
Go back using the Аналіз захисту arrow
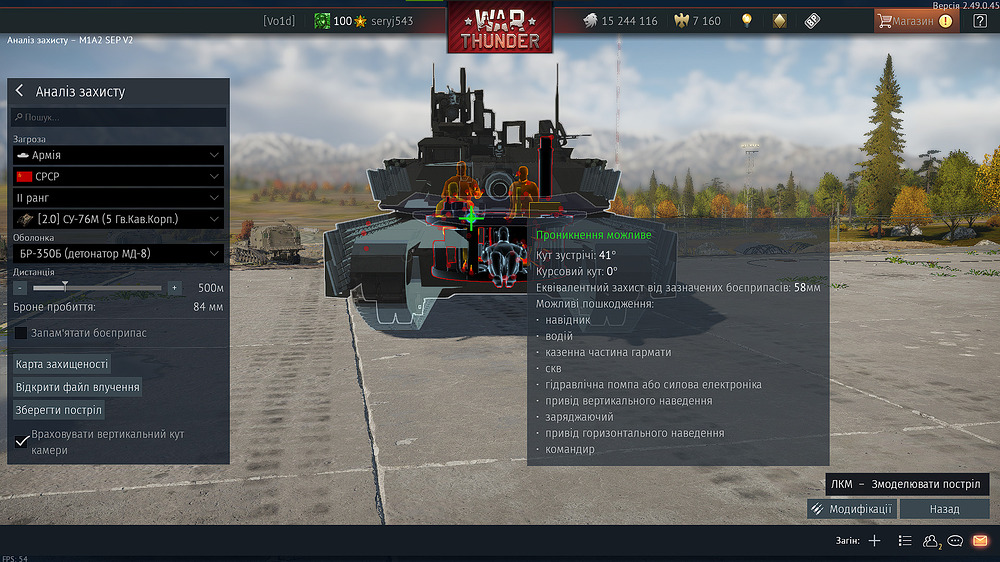point(19,91)
